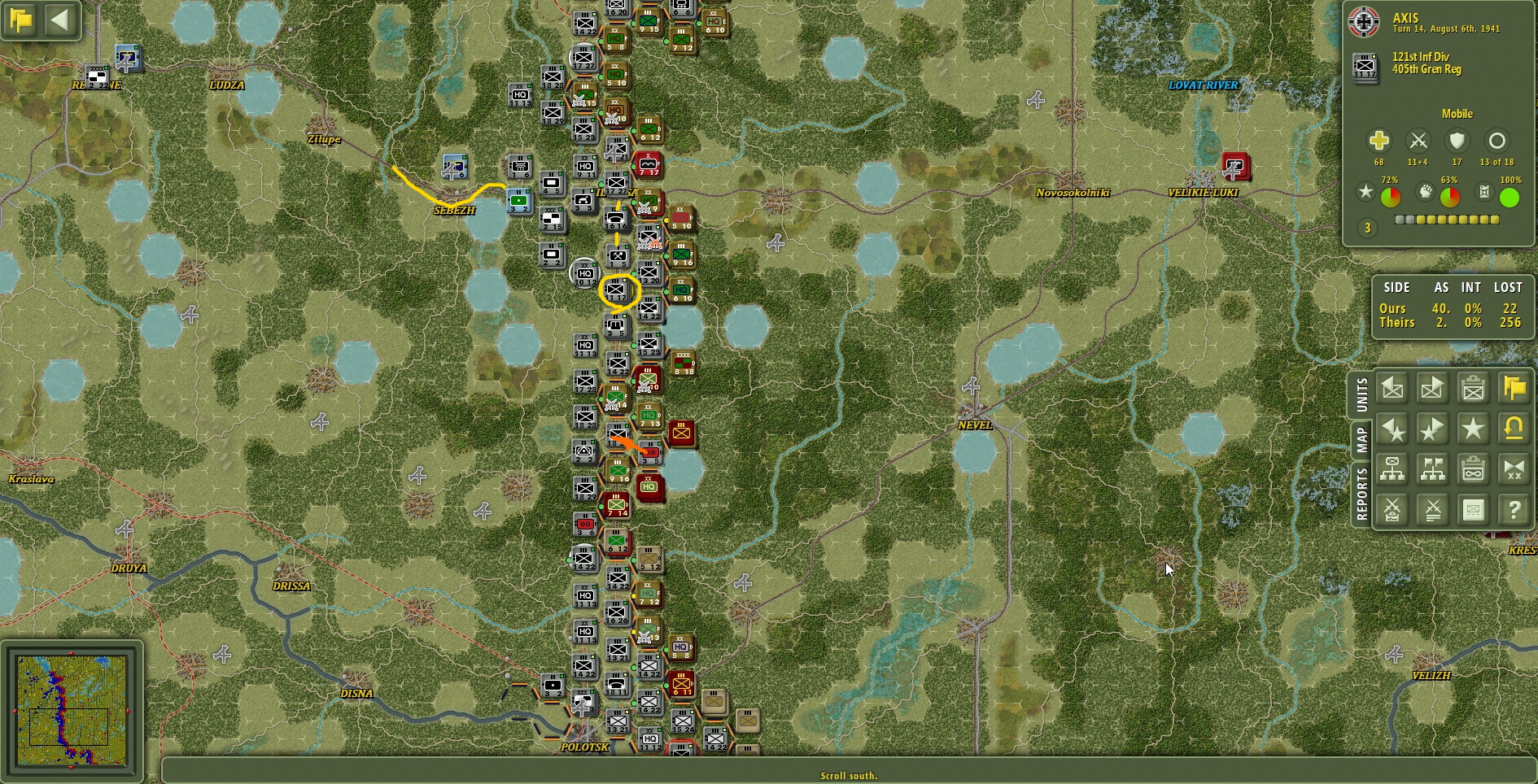Open the combat report crossed swords icon

[x=1392, y=510]
